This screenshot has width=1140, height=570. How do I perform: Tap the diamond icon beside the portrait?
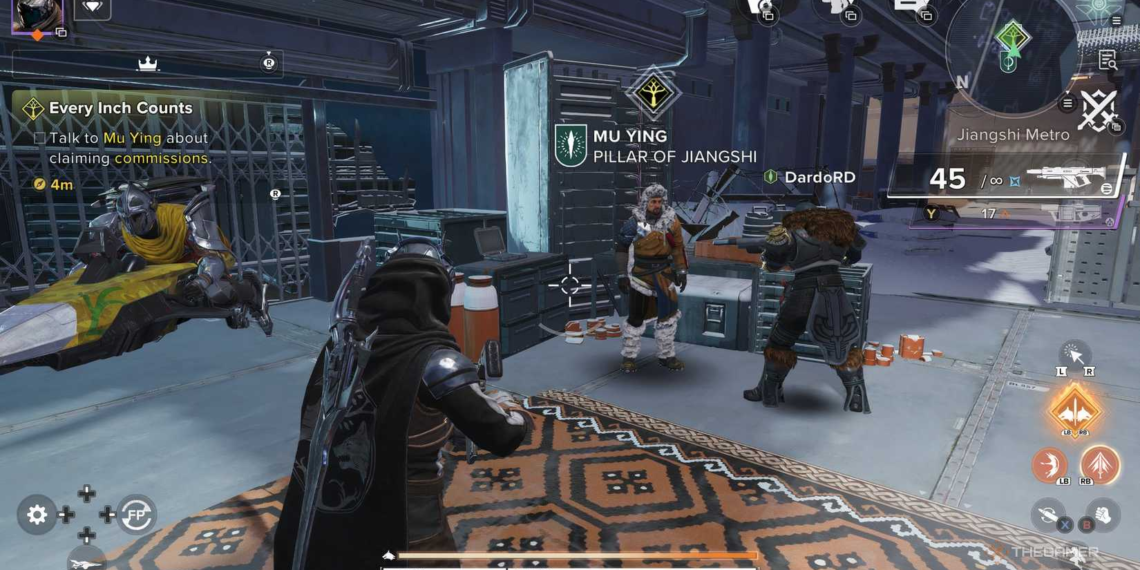coord(93,8)
